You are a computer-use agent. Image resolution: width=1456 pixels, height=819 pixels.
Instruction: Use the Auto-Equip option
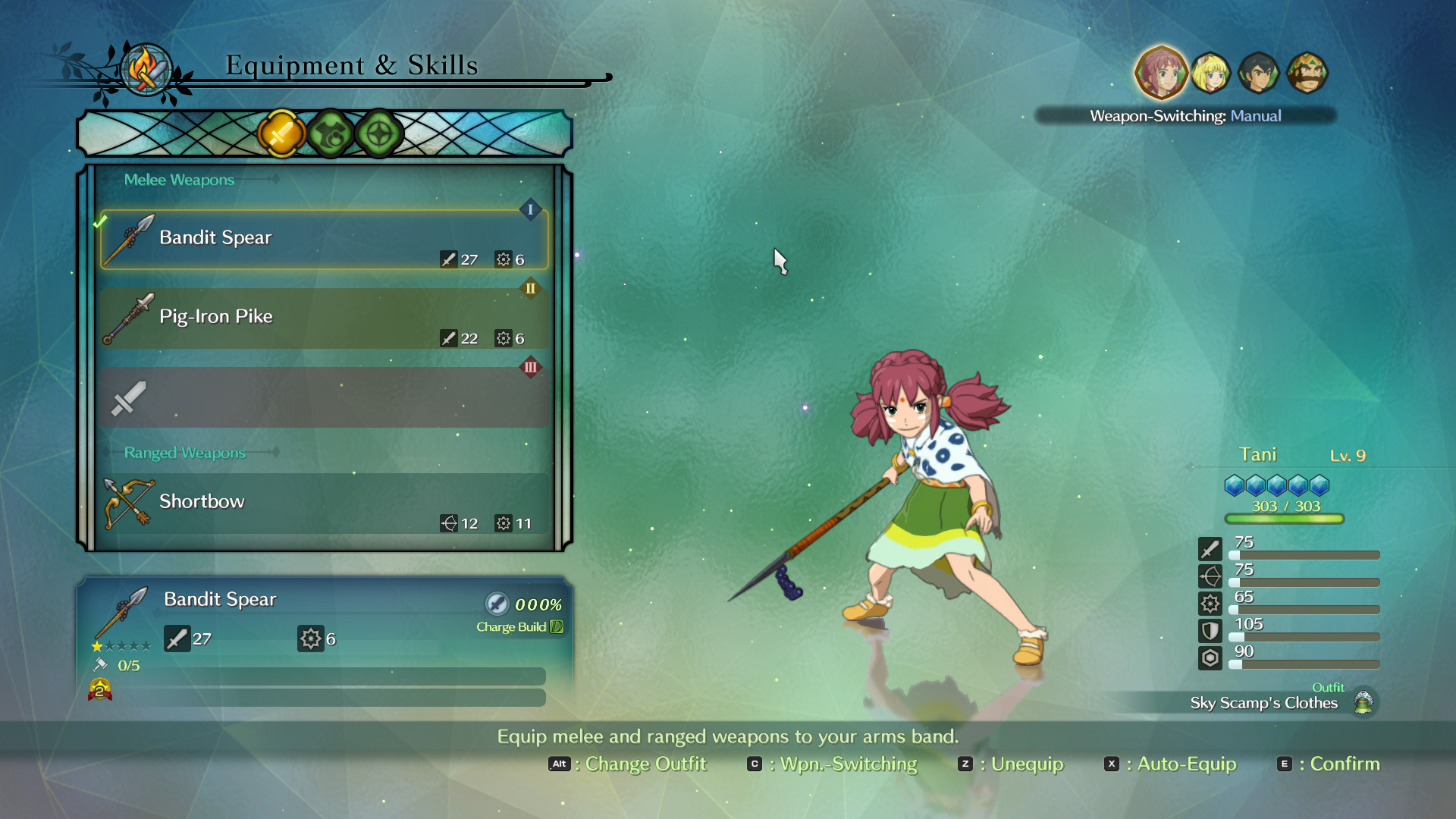point(1171,764)
